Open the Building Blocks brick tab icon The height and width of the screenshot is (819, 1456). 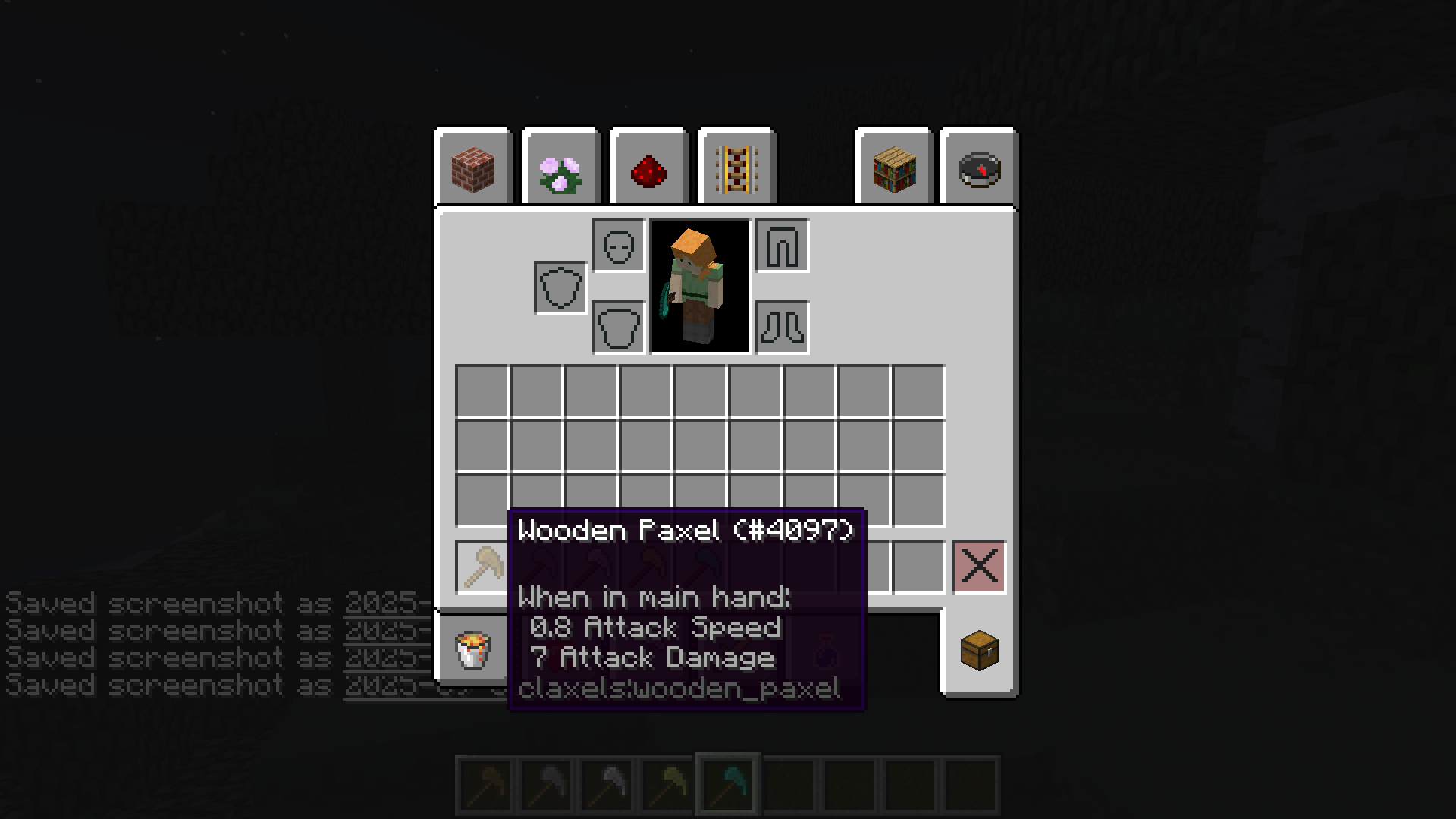tap(473, 168)
